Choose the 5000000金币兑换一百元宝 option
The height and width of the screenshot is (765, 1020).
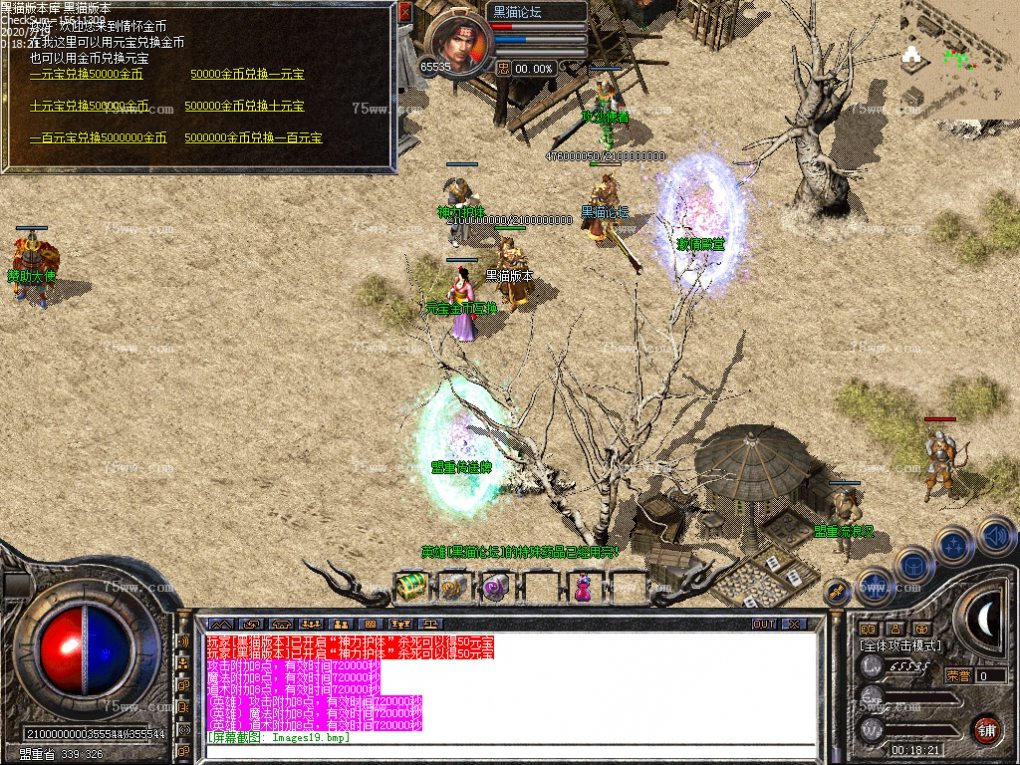pos(253,138)
